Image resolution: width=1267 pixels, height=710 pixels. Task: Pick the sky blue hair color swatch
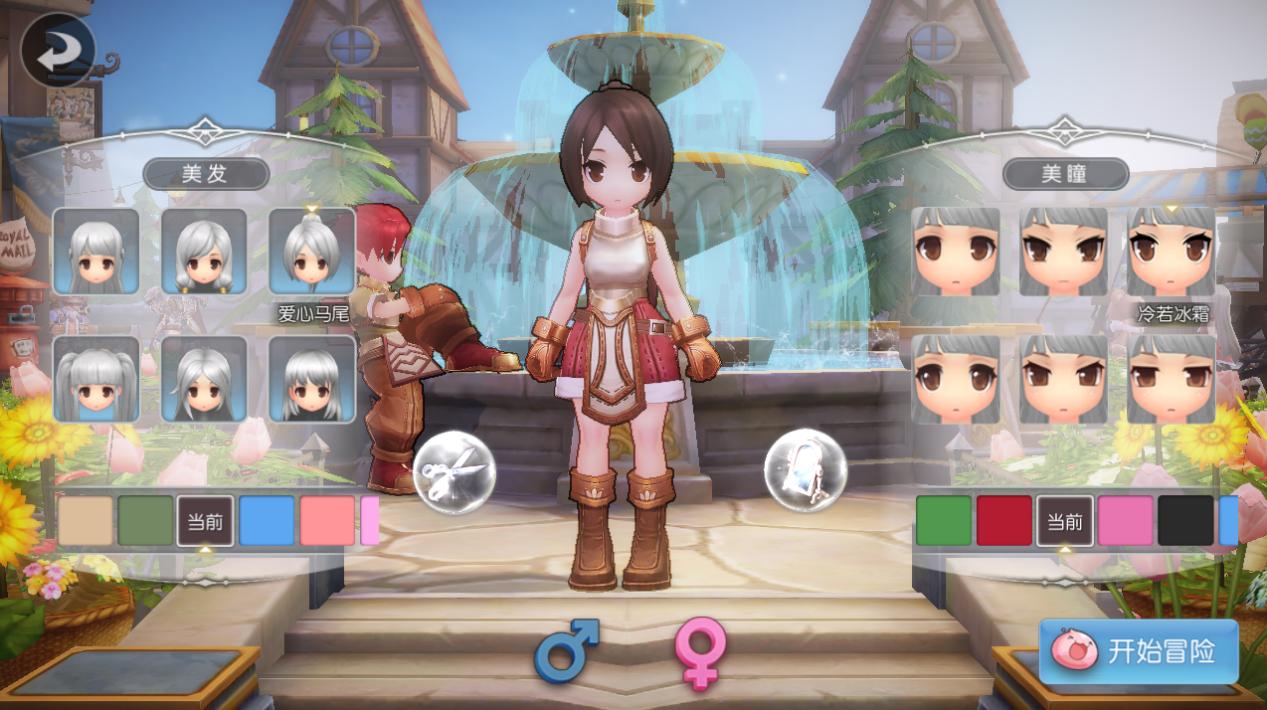pos(267,521)
